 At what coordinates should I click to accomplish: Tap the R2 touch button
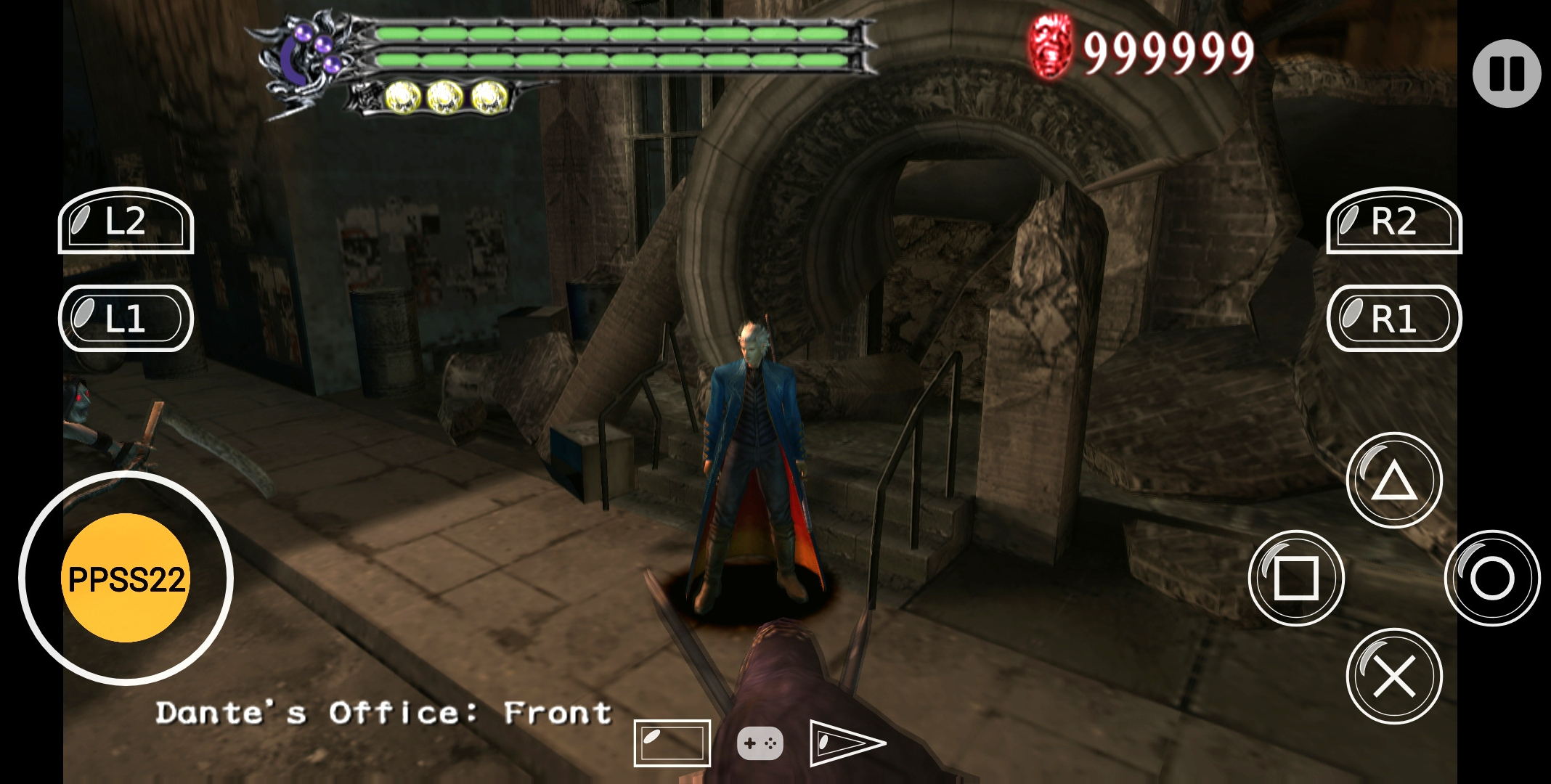tap(1394, 221)
